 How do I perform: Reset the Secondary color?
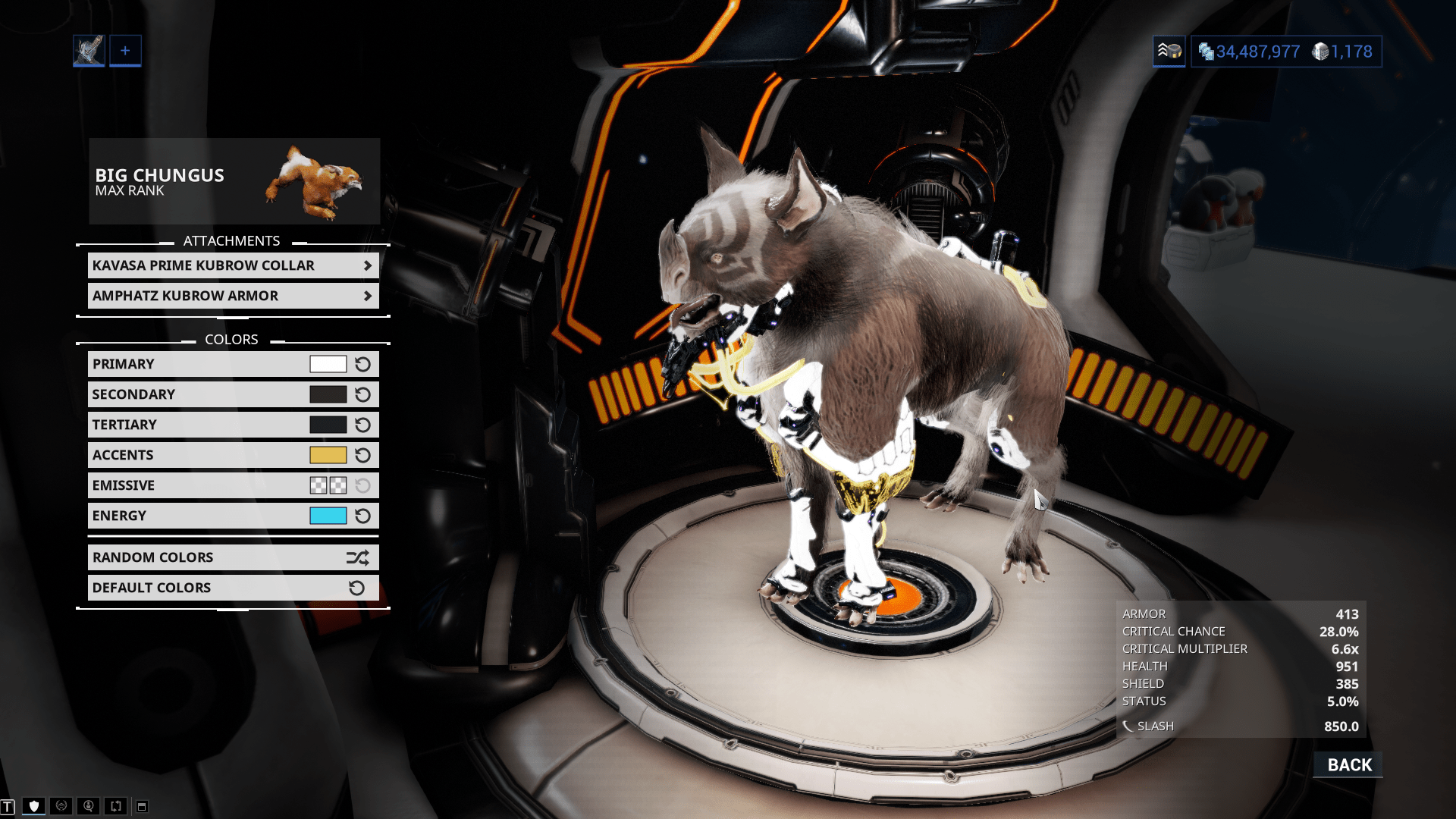(363, 394)
